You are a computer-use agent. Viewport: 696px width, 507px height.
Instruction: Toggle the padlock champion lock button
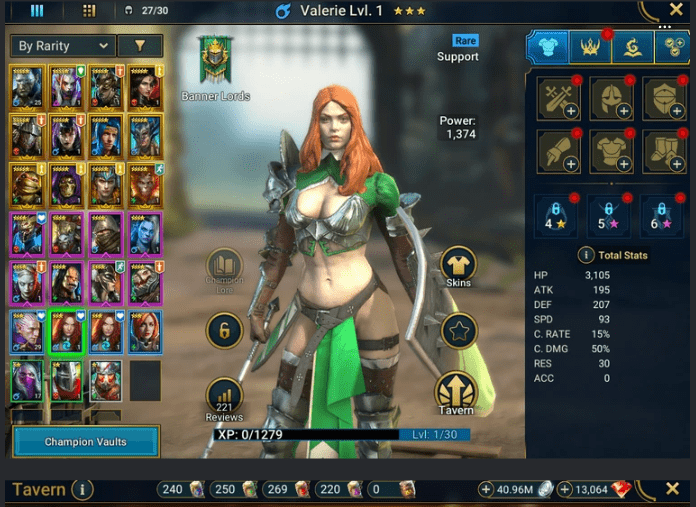(x=224, y=329)
